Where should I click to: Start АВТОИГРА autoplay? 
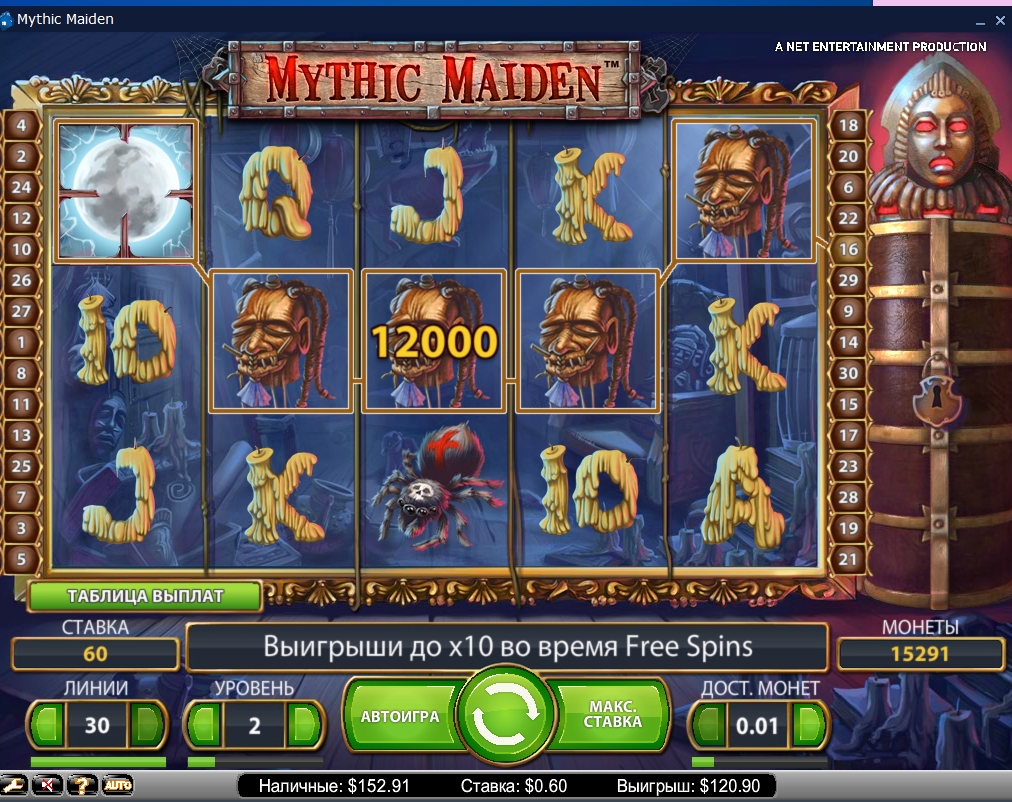(x=400, y=717)
